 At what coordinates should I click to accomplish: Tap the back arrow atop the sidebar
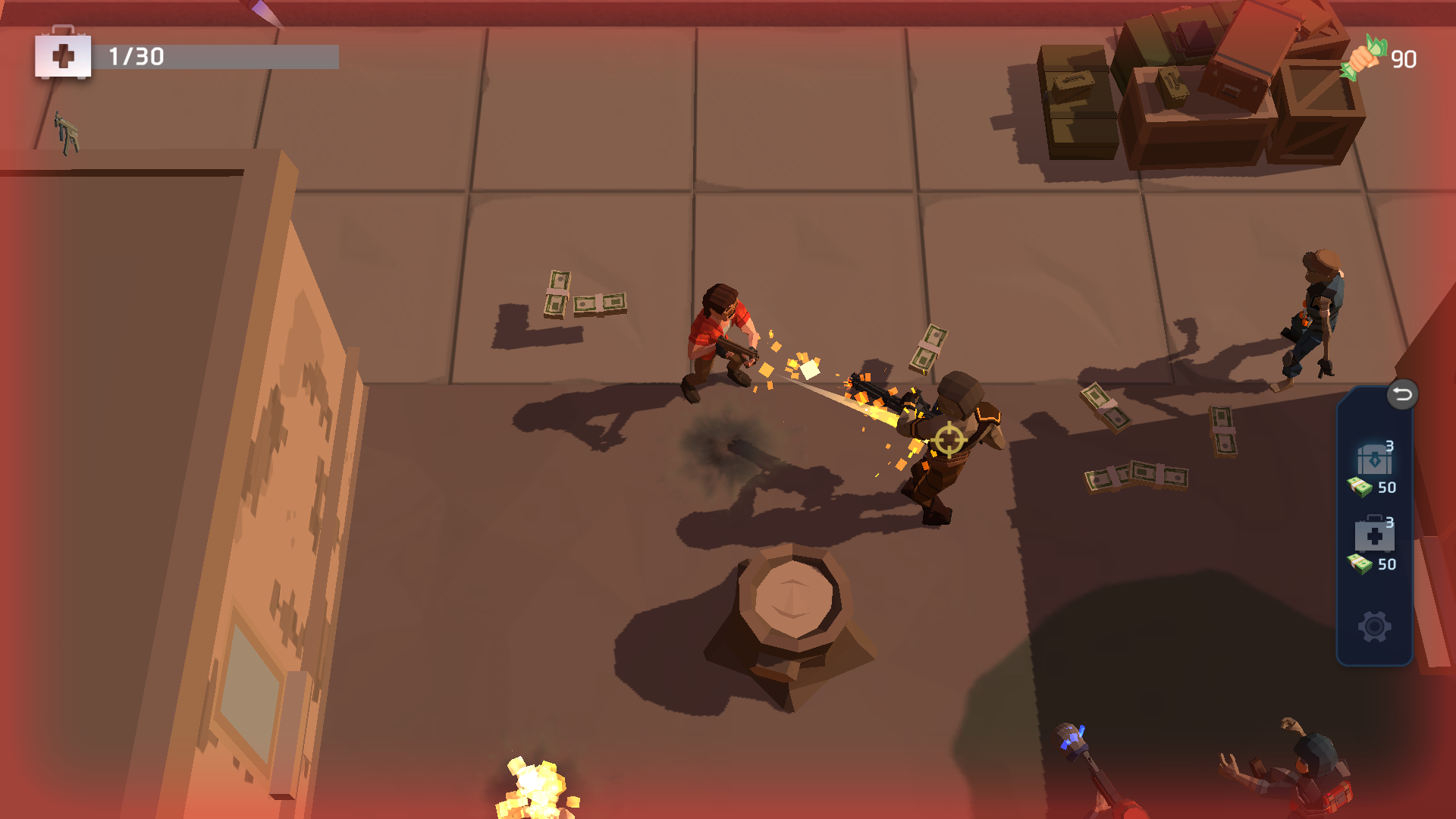click(1403, 394)
